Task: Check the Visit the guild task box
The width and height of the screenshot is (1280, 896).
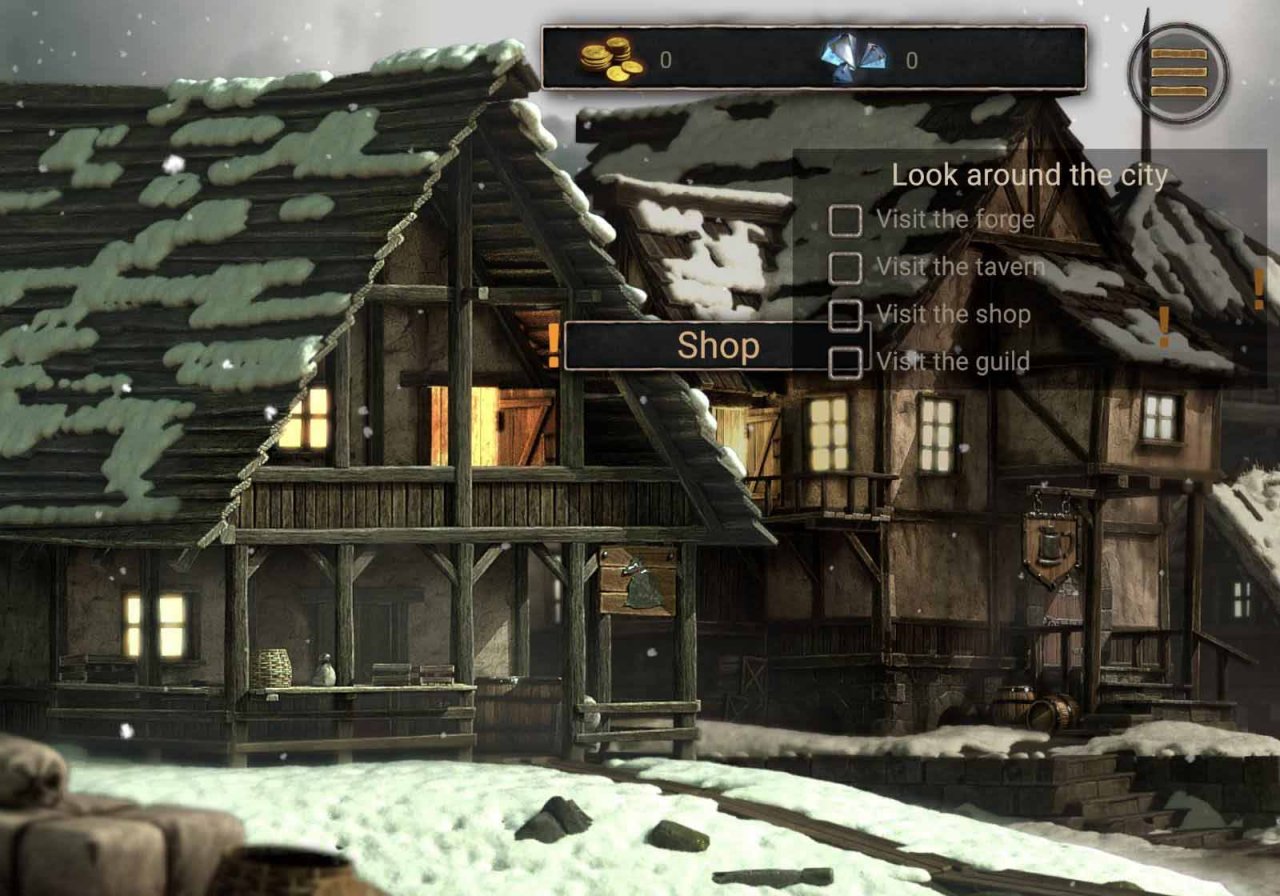Action: coord(848,361)
